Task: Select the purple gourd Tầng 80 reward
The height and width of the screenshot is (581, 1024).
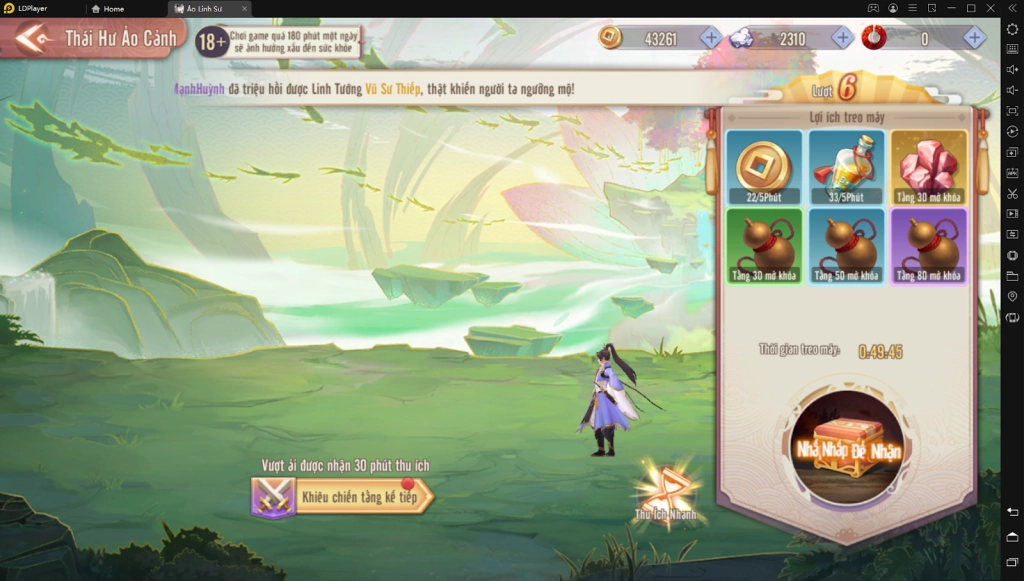Action: pos(929,246)
